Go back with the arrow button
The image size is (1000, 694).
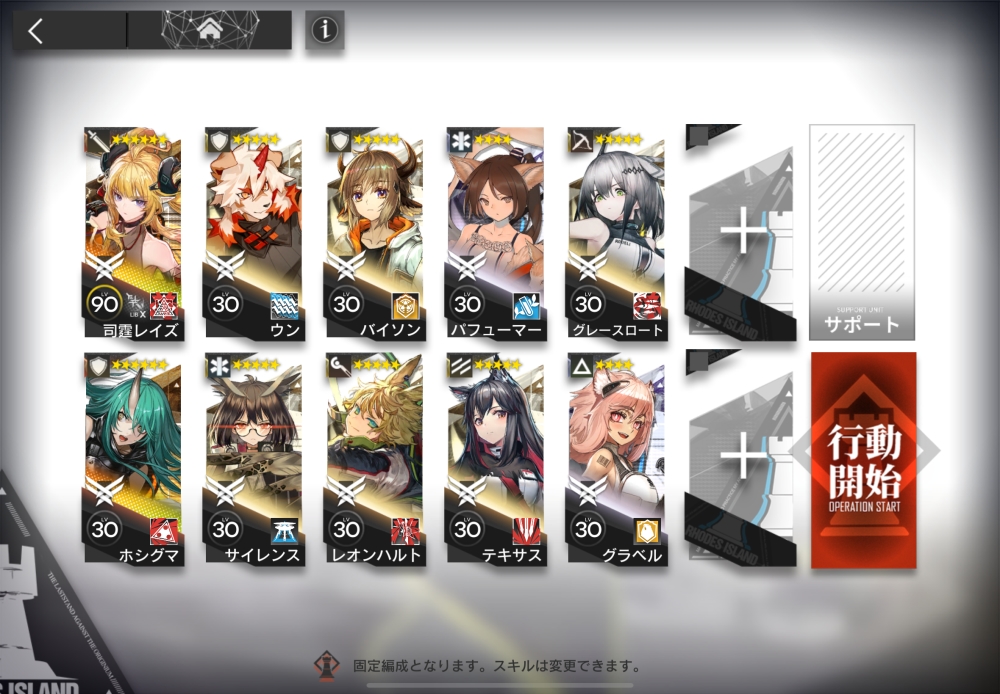tap(37, 31)
